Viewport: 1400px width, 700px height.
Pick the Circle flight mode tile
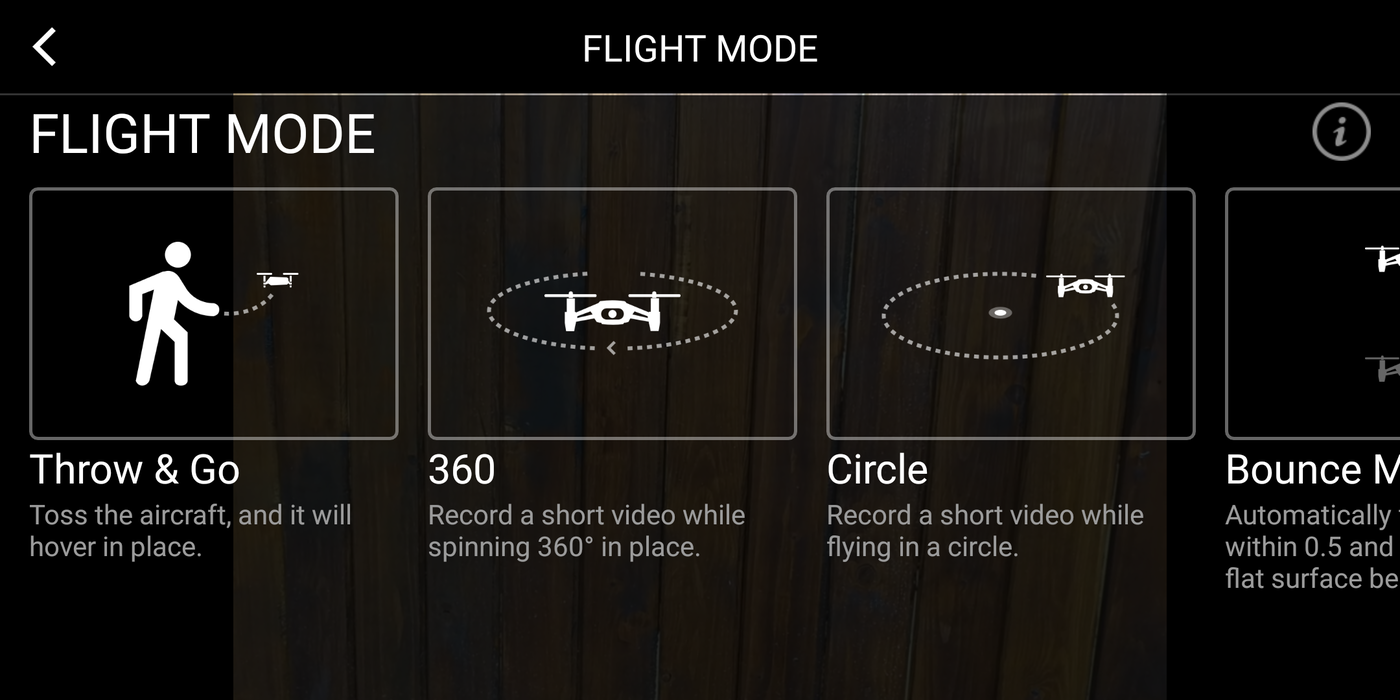[1010, 313]
